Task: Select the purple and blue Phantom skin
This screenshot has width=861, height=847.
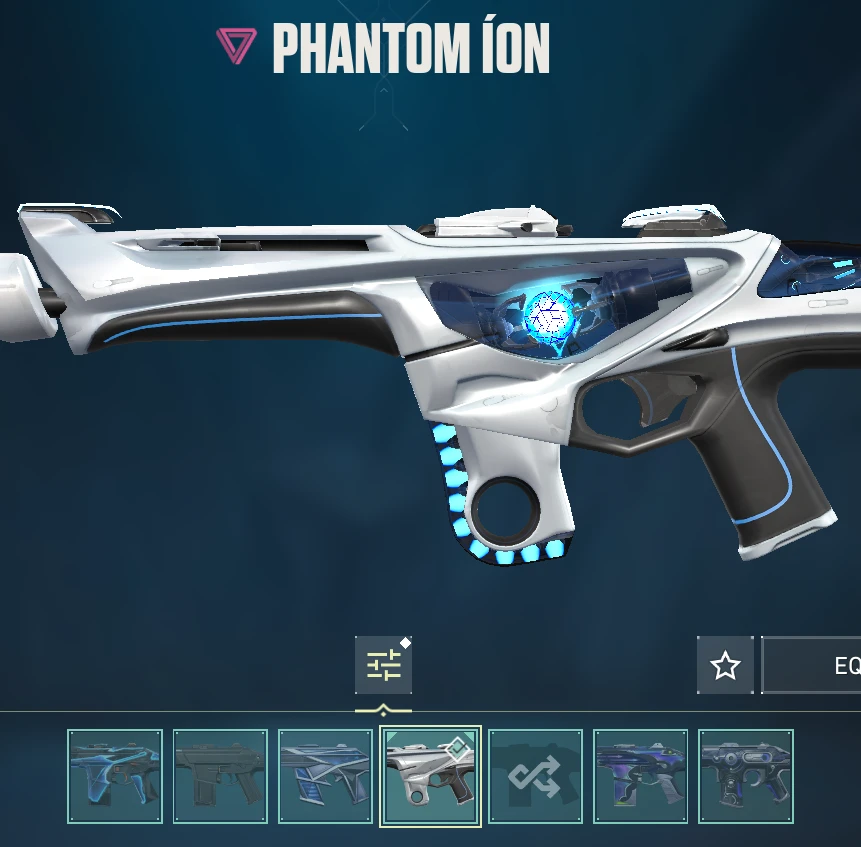Action: click(640, 776)
